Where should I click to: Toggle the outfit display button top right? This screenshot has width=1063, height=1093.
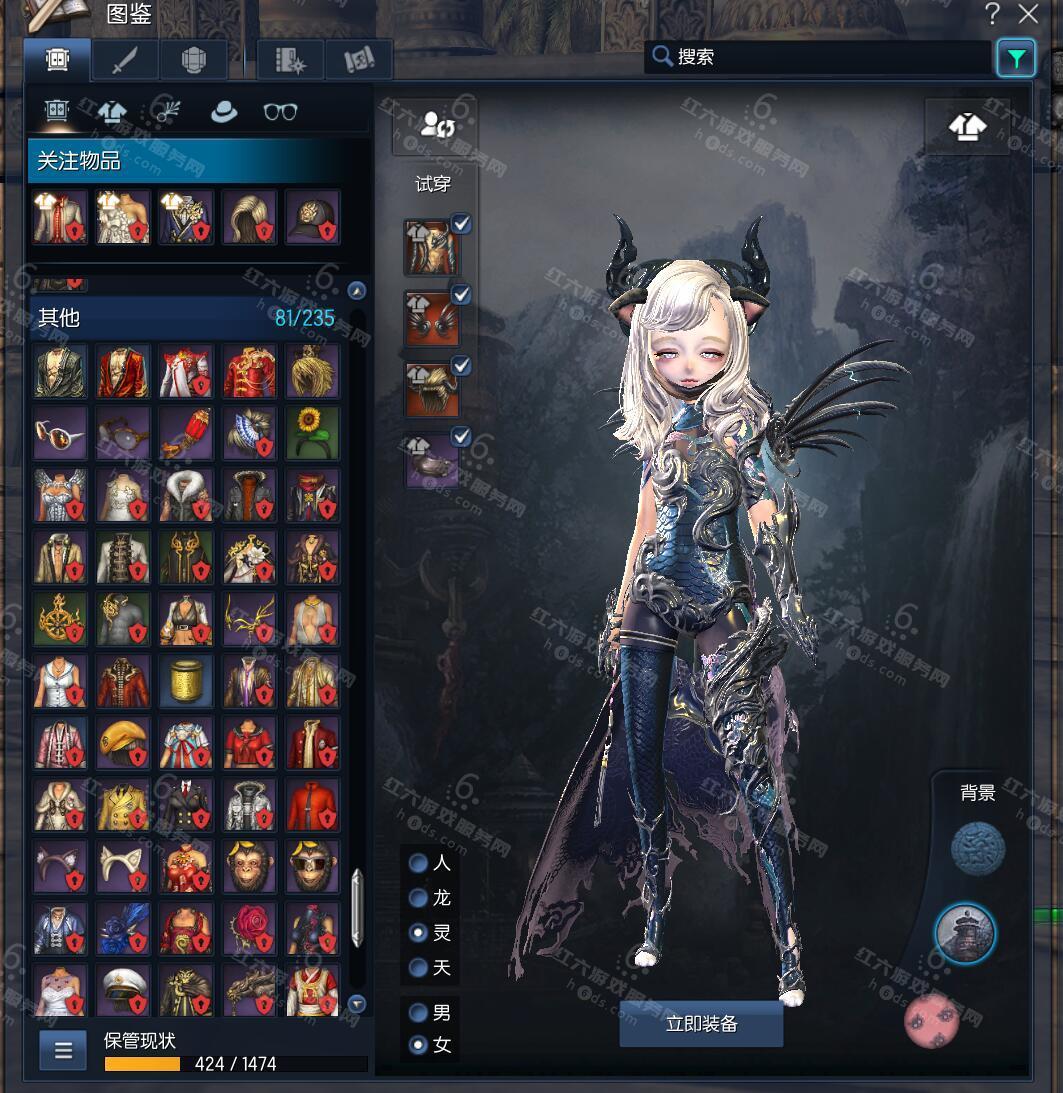[967, 126]
